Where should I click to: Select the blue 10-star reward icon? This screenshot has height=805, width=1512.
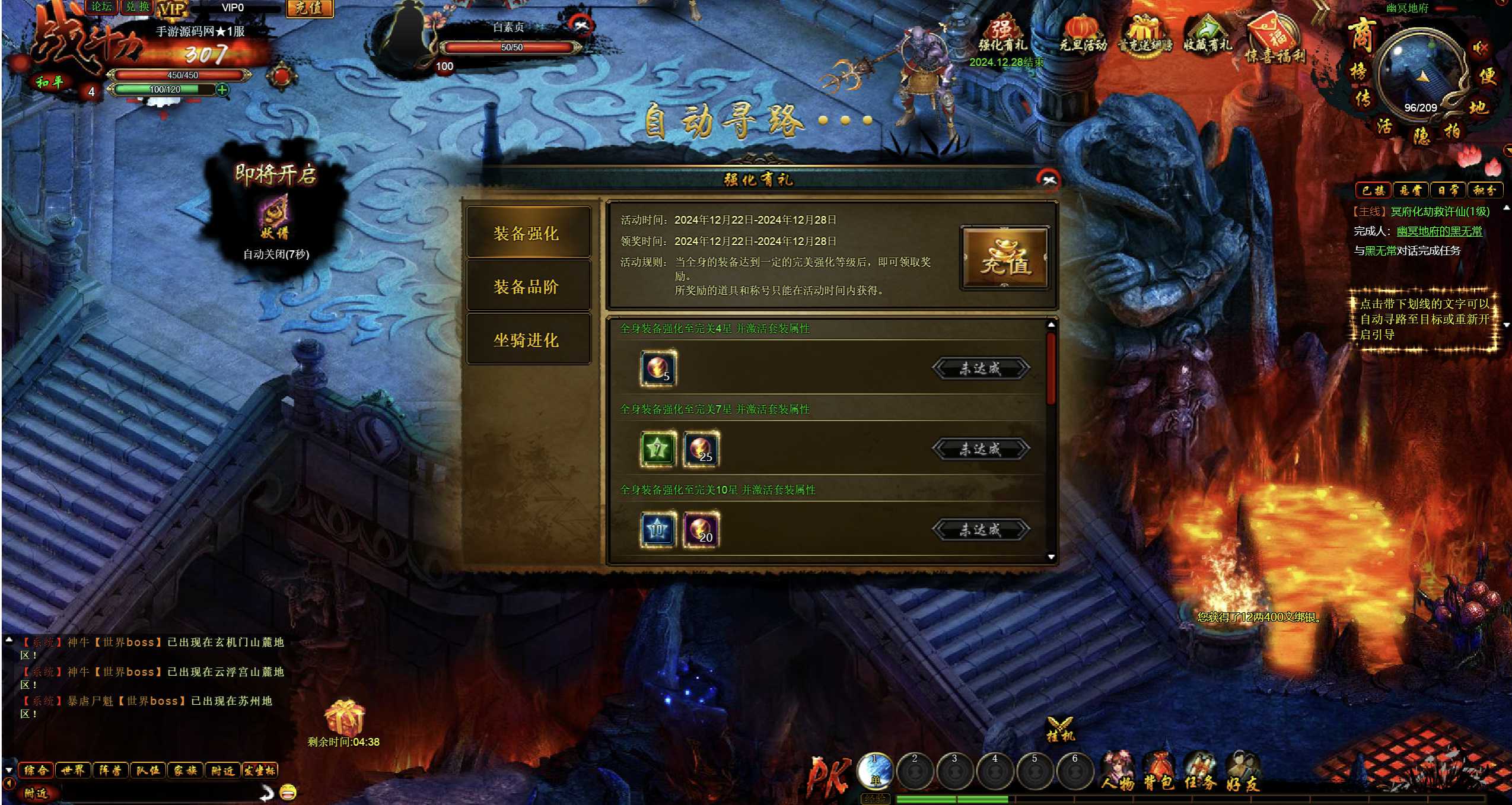[657, 530]
